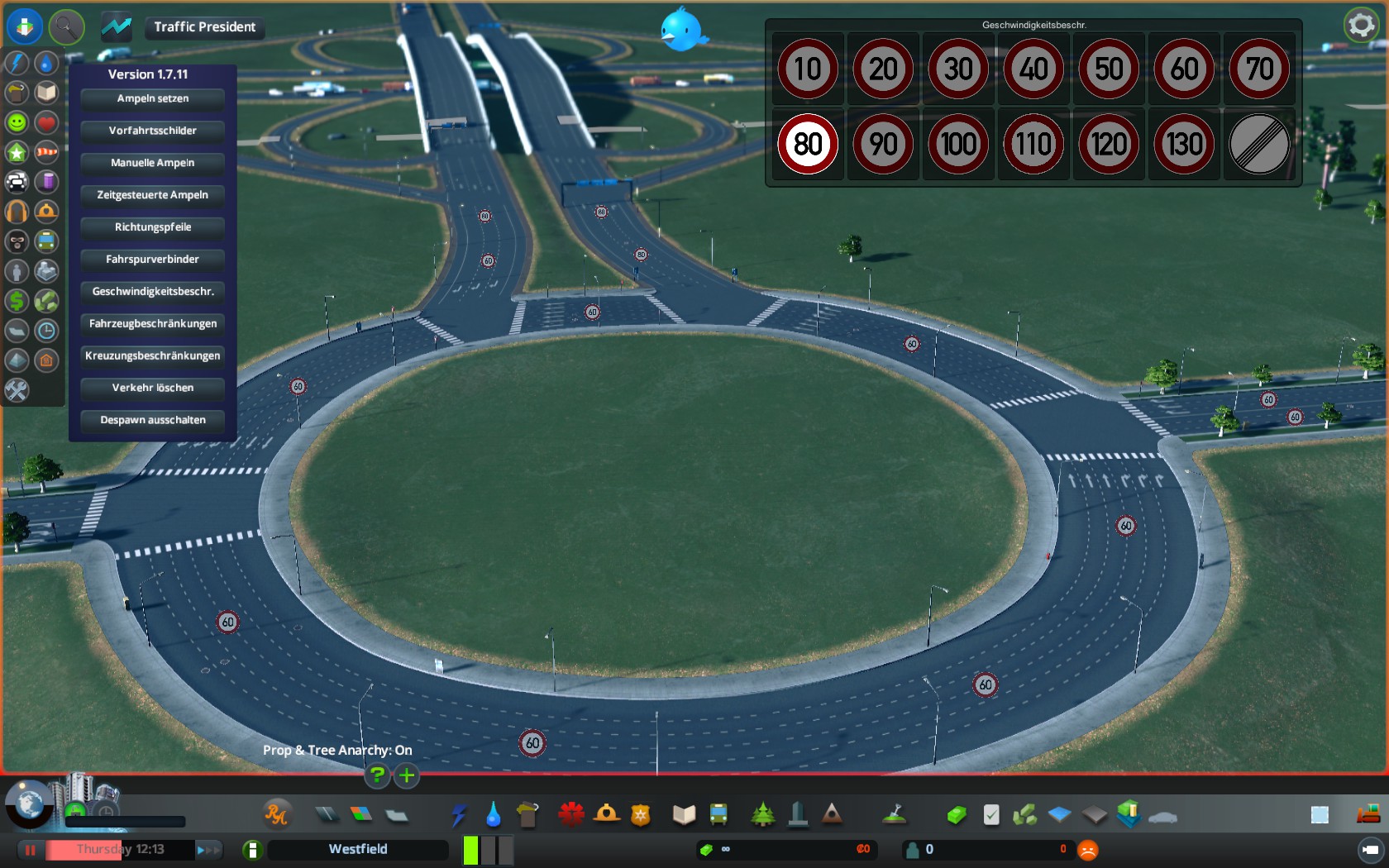Select the bulldozer tool

(x=1368, y=815)
